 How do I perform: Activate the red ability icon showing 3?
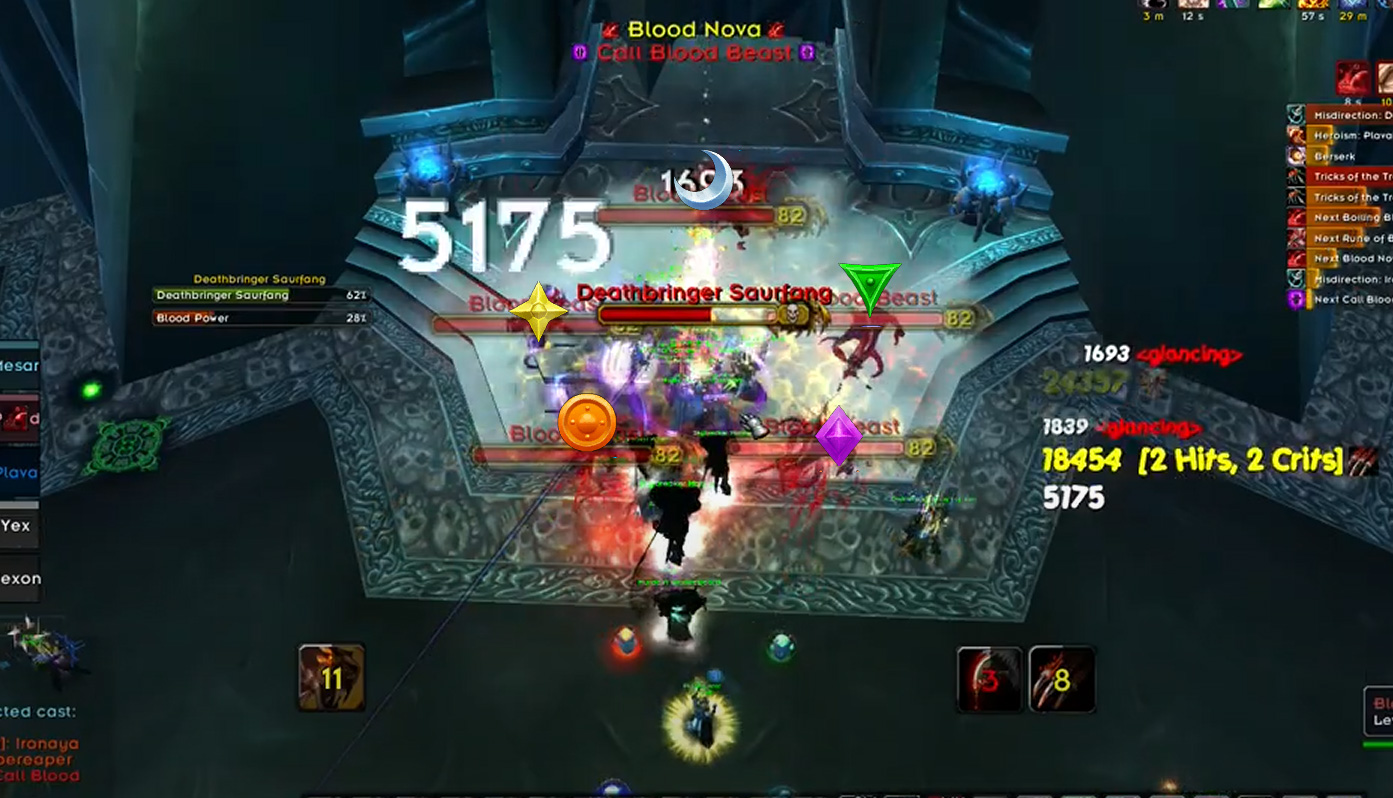click(x=989, y=679)
